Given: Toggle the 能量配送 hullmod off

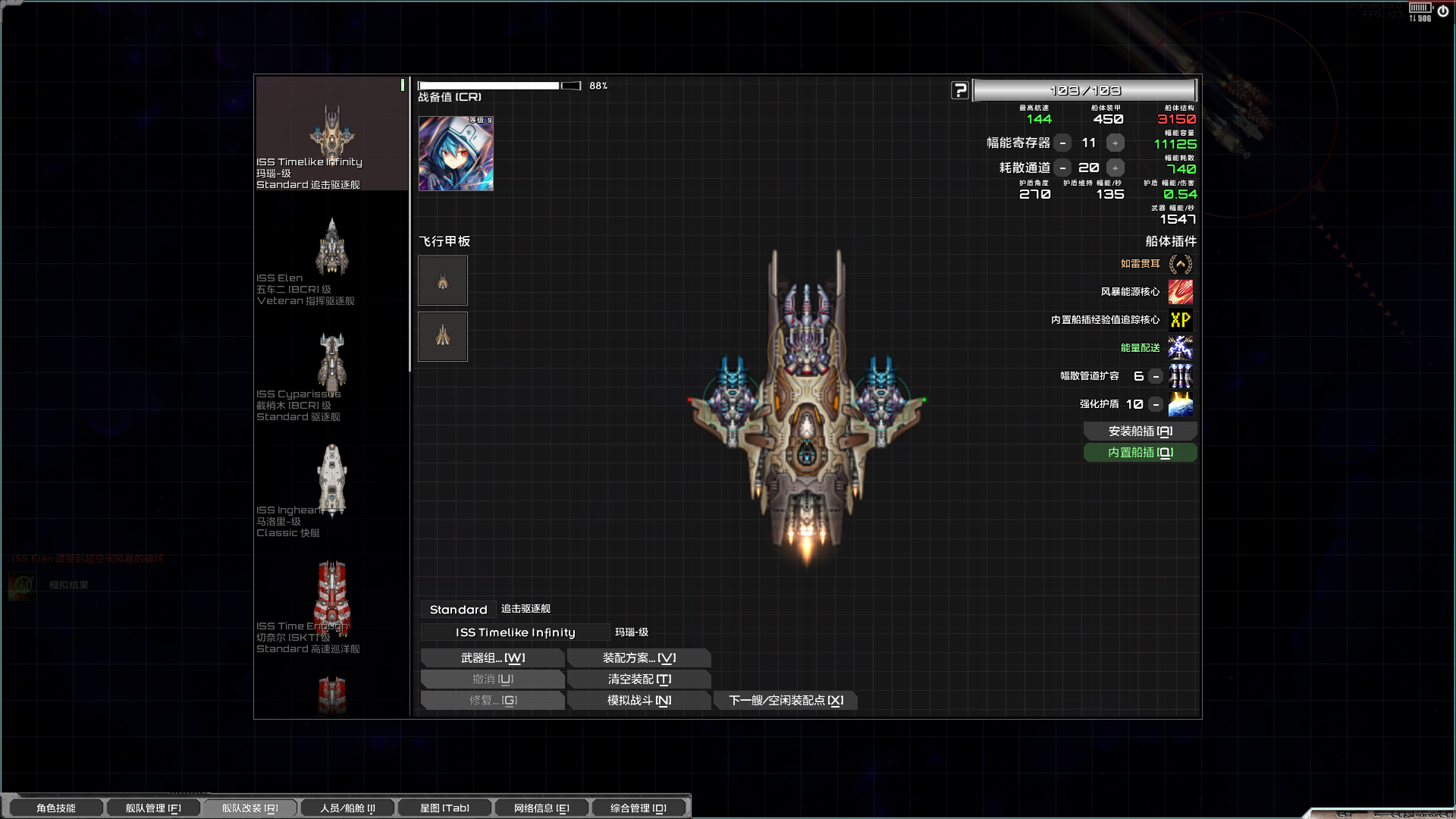Looking at the screenshot, I should click(1181, 348).
